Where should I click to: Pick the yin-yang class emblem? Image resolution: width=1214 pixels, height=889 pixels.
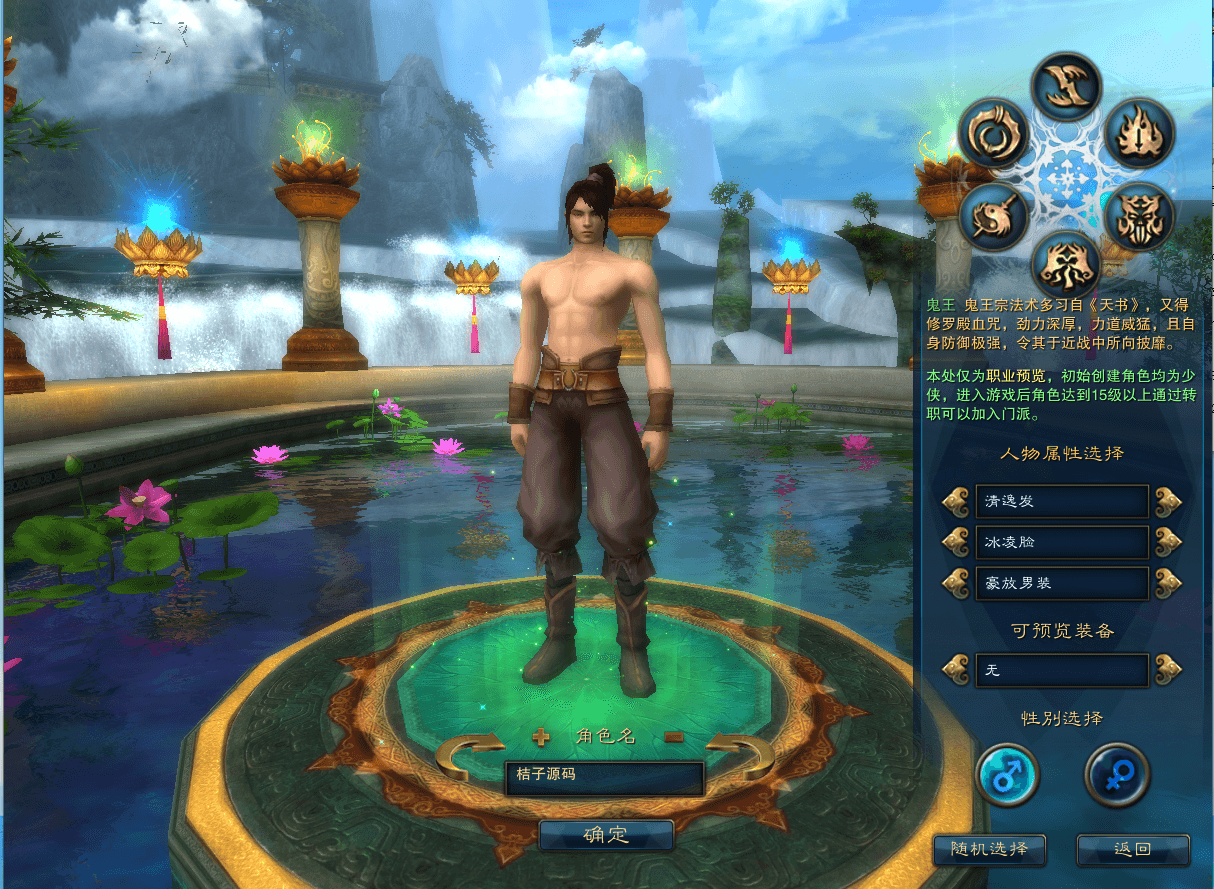point(994,217)
